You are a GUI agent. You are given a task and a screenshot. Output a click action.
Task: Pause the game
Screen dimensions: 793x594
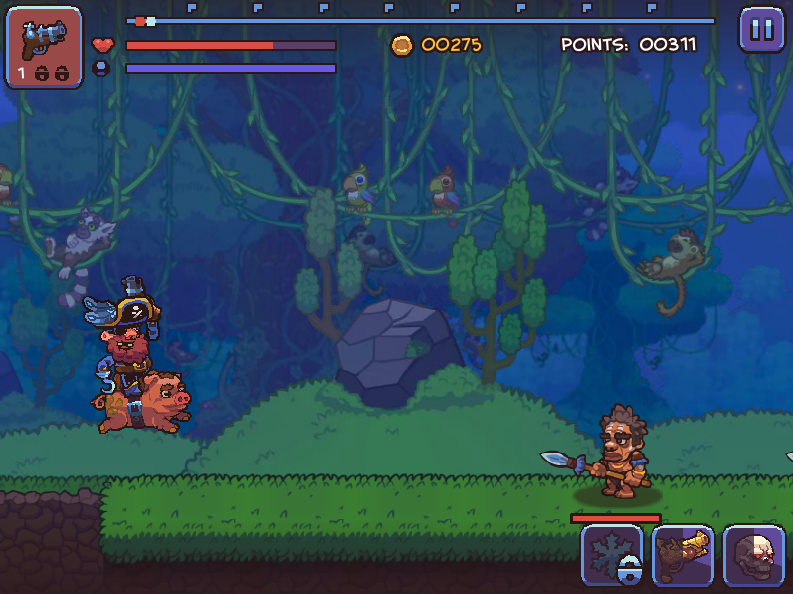pyautogui.click(x=762, y=30)
